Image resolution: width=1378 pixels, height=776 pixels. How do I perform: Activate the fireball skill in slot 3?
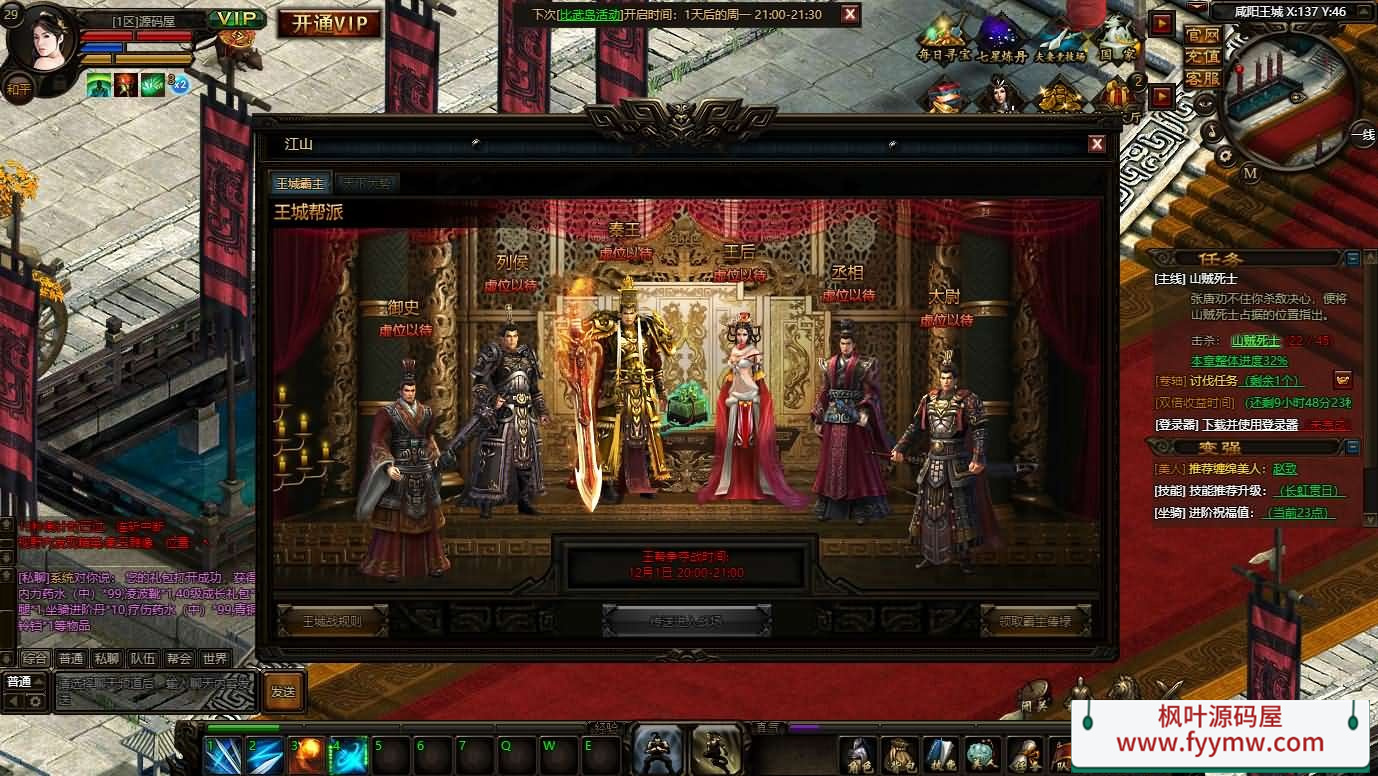[306, 755]
